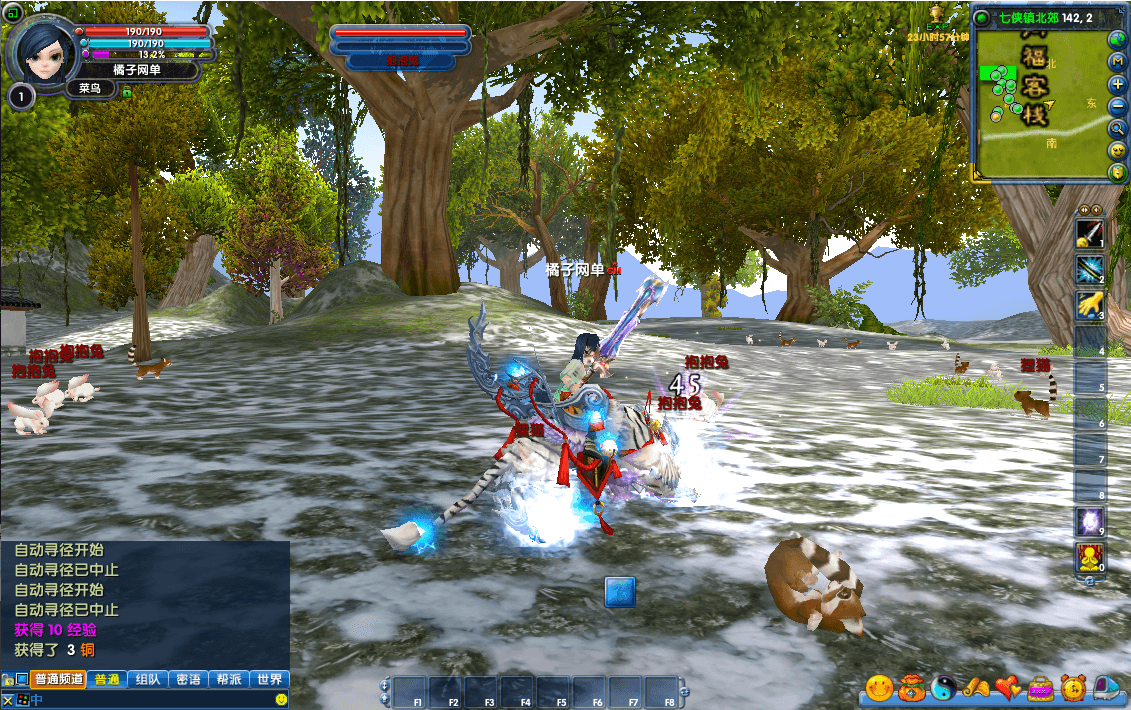Click the 普通频道 channel button
1131x710 pixels.
point(58,679)
